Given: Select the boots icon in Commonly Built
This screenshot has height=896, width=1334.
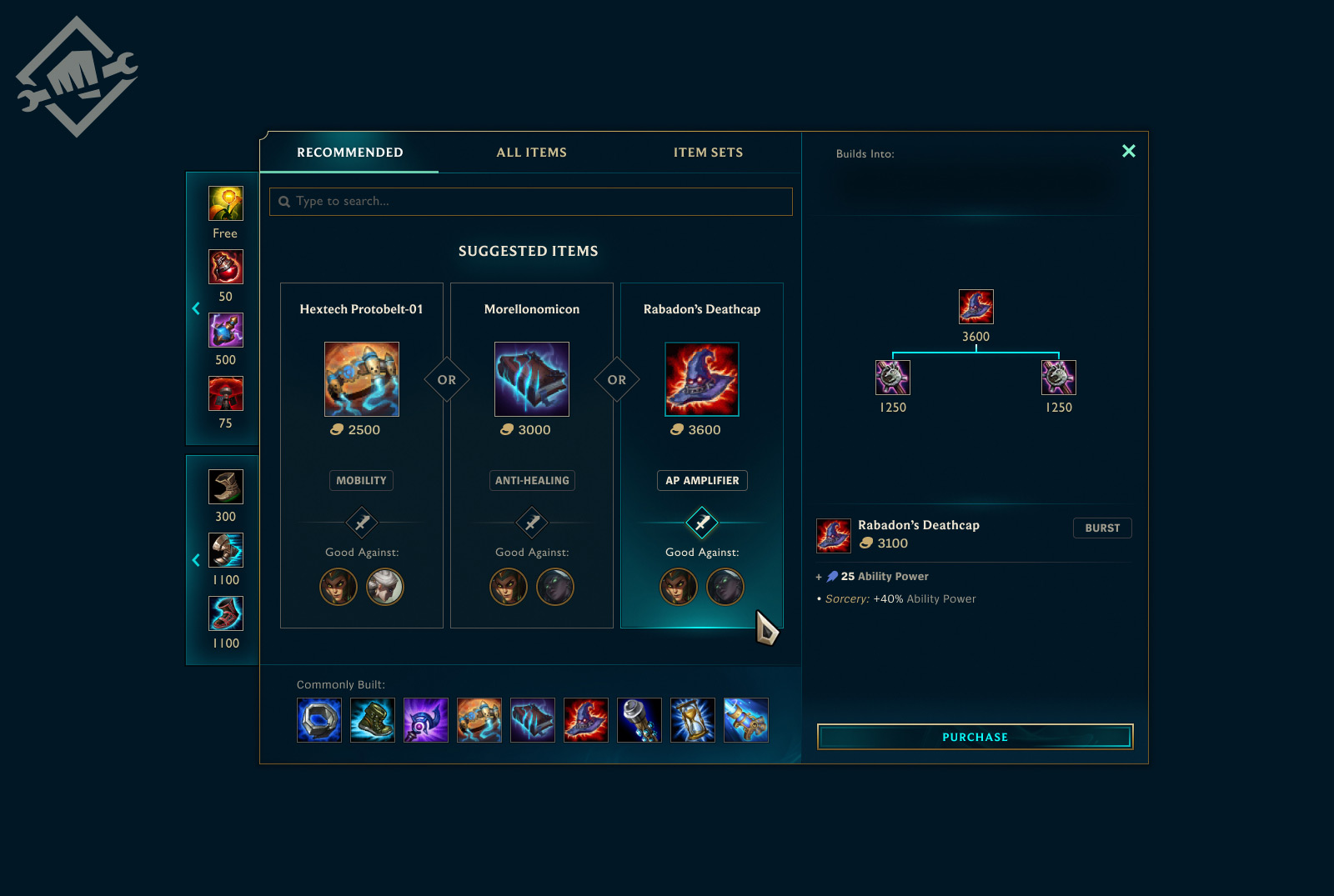Looking at the screenshot, I should point(372,720).
